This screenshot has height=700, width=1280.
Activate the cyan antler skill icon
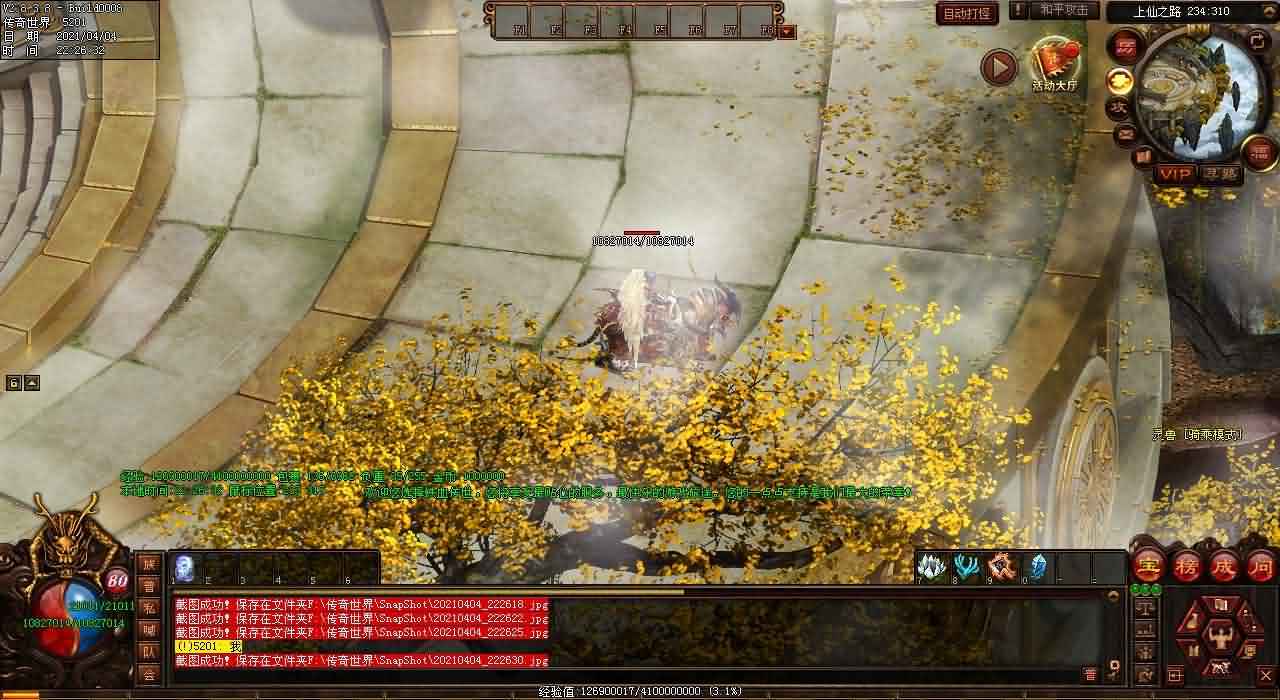[x=966, y=567]
